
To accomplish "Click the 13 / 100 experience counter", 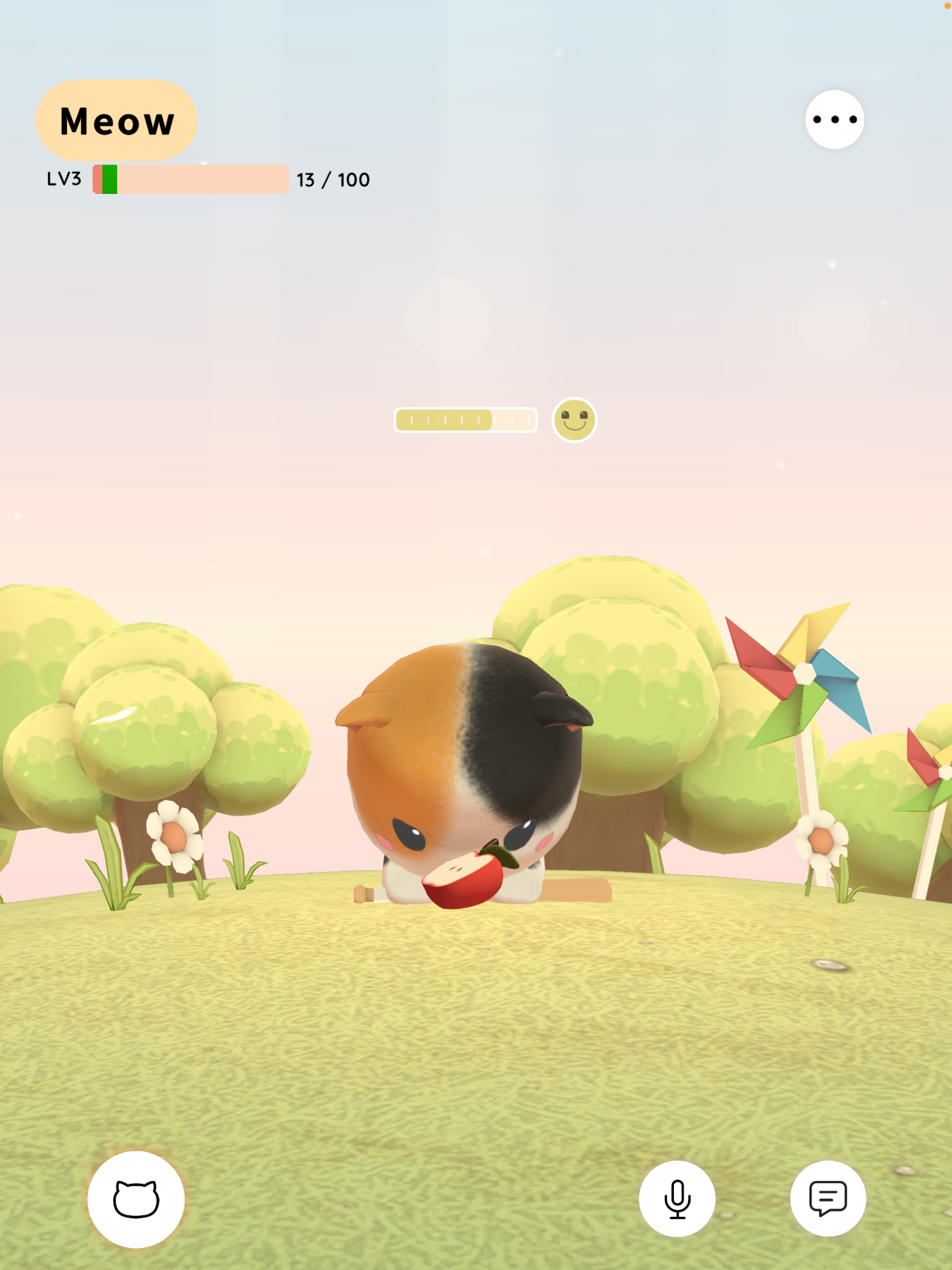I will (332, 179).
